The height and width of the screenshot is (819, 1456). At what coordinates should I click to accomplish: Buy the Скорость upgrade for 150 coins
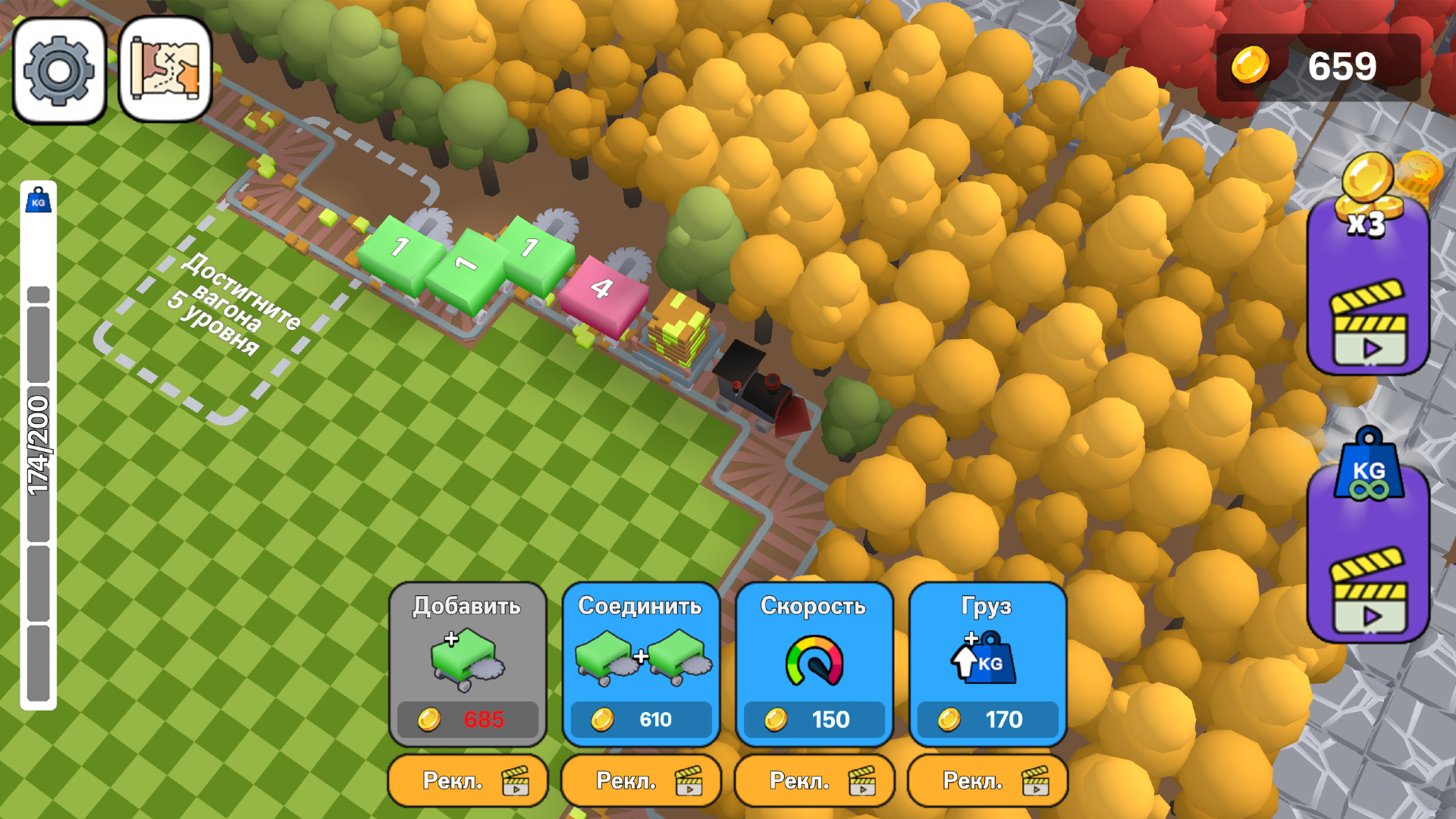click(x=814, y=719)
